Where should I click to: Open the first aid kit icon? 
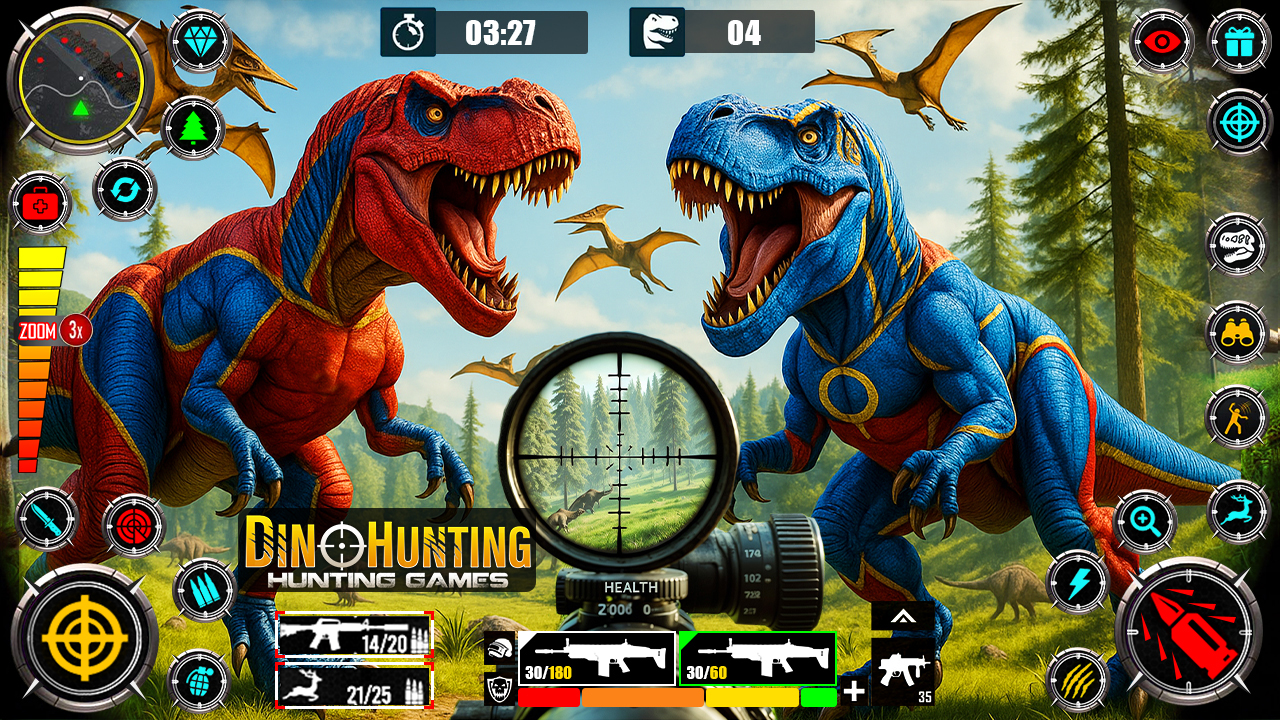[x=38, y=205]
